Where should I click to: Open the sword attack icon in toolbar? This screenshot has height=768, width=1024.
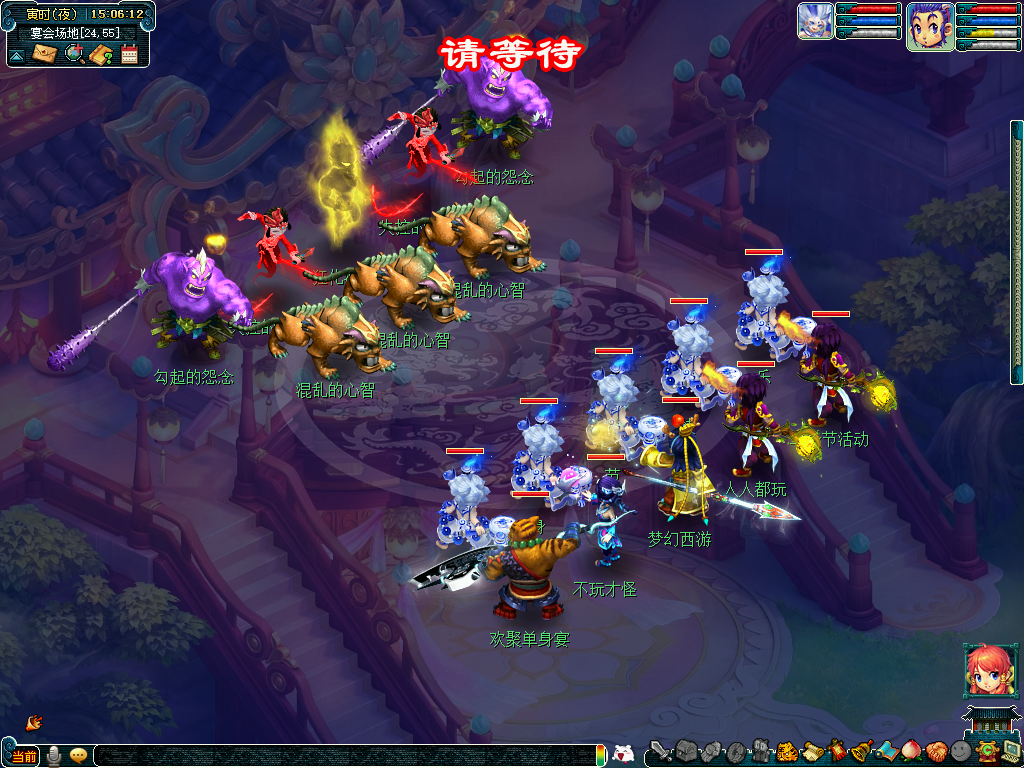(x=661, y=751)
